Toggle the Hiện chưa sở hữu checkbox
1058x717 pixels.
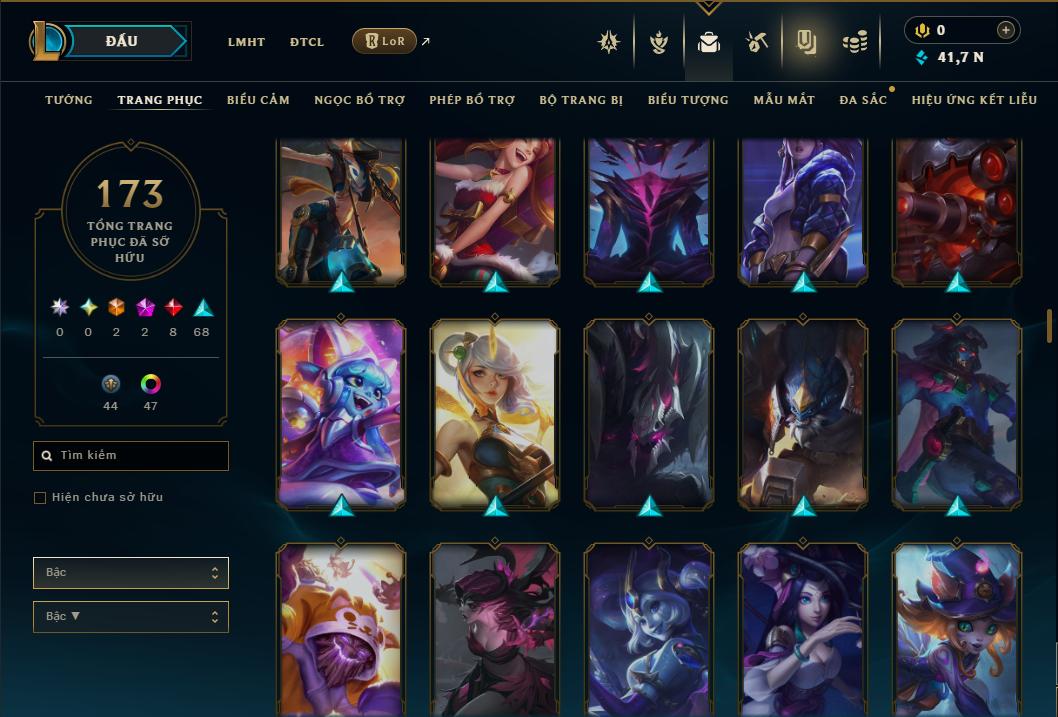[40, 497]
